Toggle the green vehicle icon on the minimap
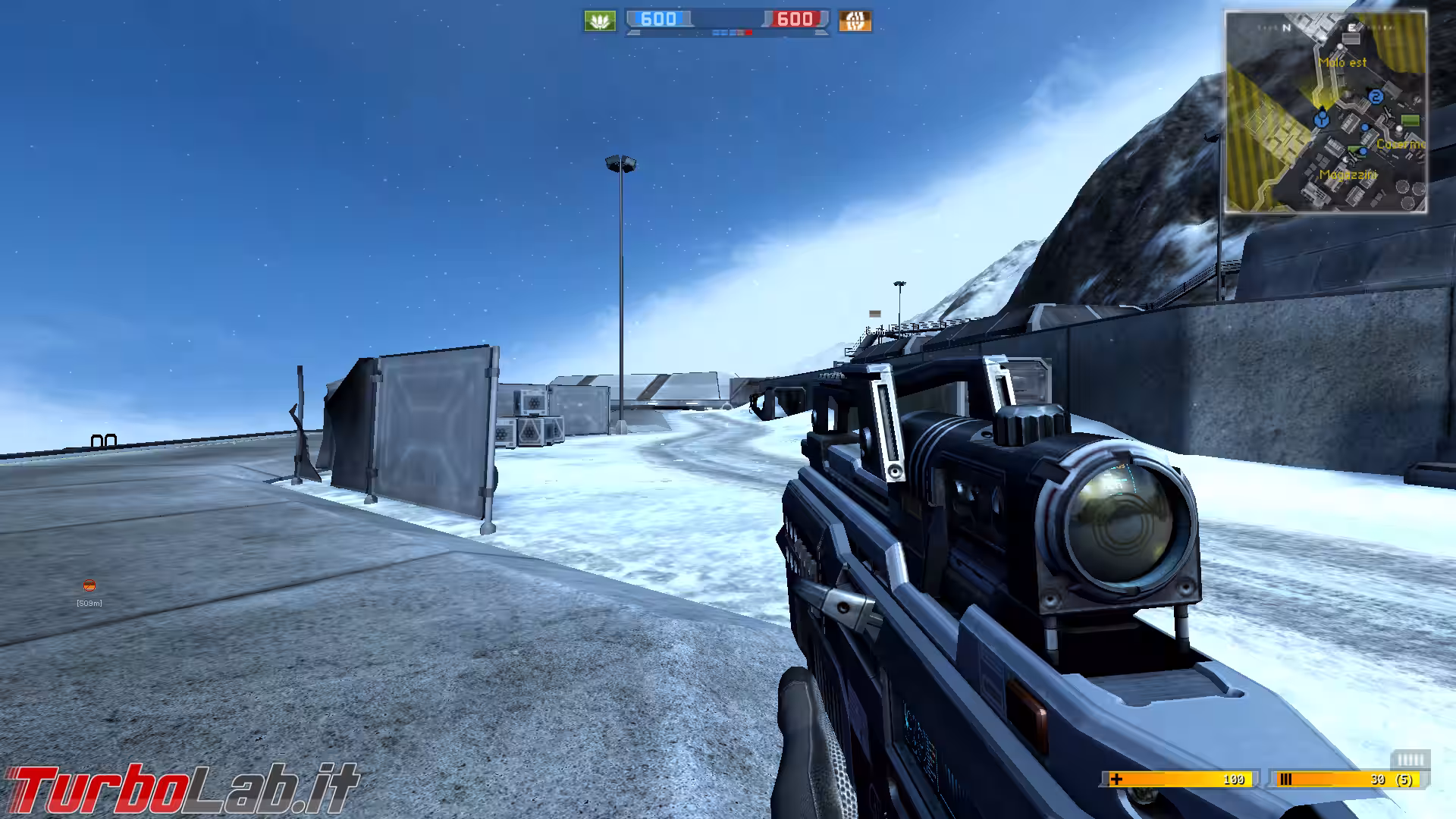This screenshot has width=1456, height=819. [x=1410, y=120]
